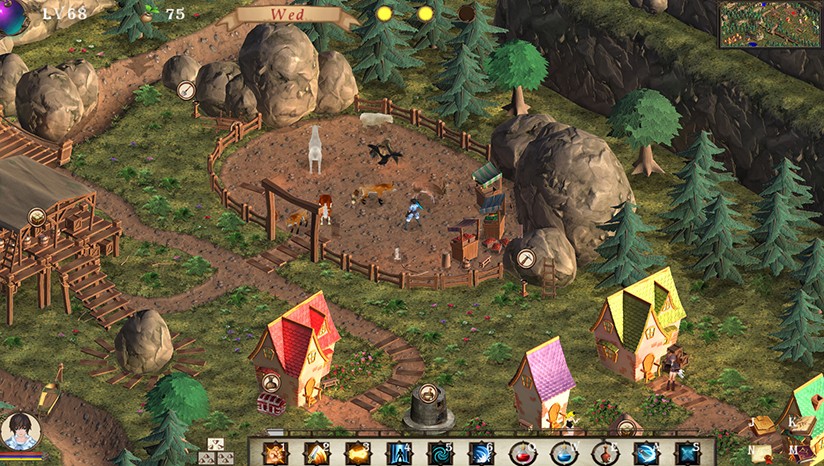824x466 pixels.
Task: Activate the orange burst skill in slot 1
Action: 275,453
